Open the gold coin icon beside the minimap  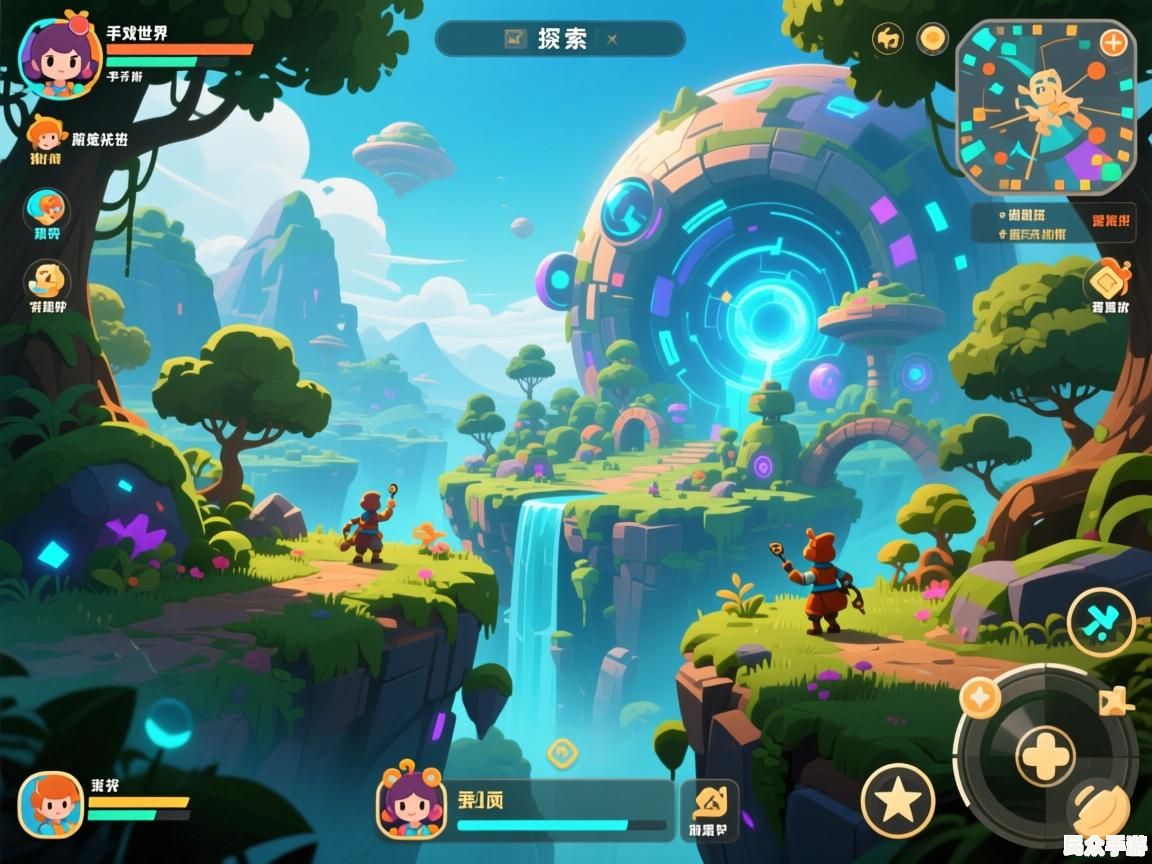tap(932, 39)
